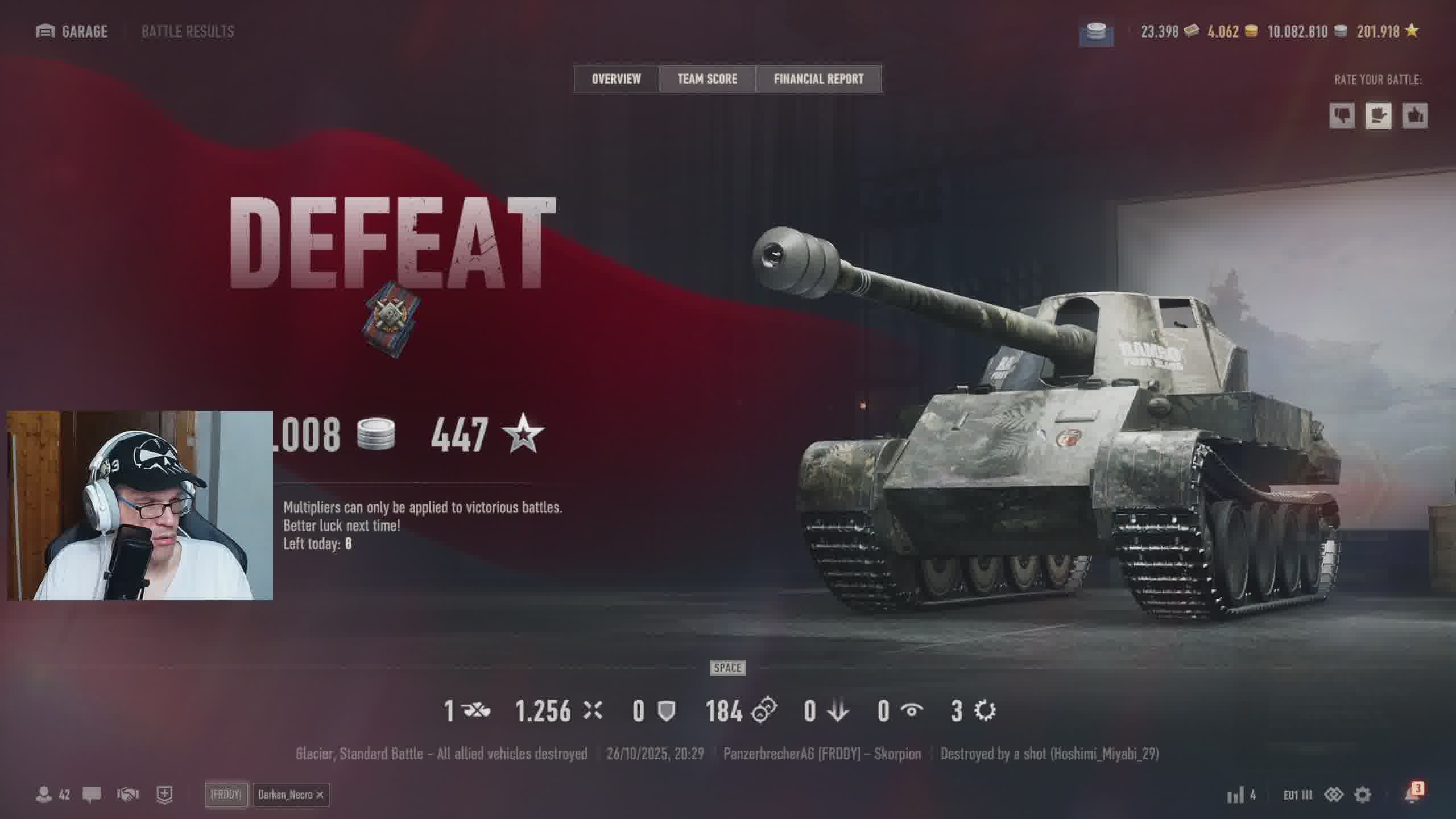Screen dimensions: 1456x819
Task: Rate the battle with thumbs down
Action: (x=1342, y=116)
